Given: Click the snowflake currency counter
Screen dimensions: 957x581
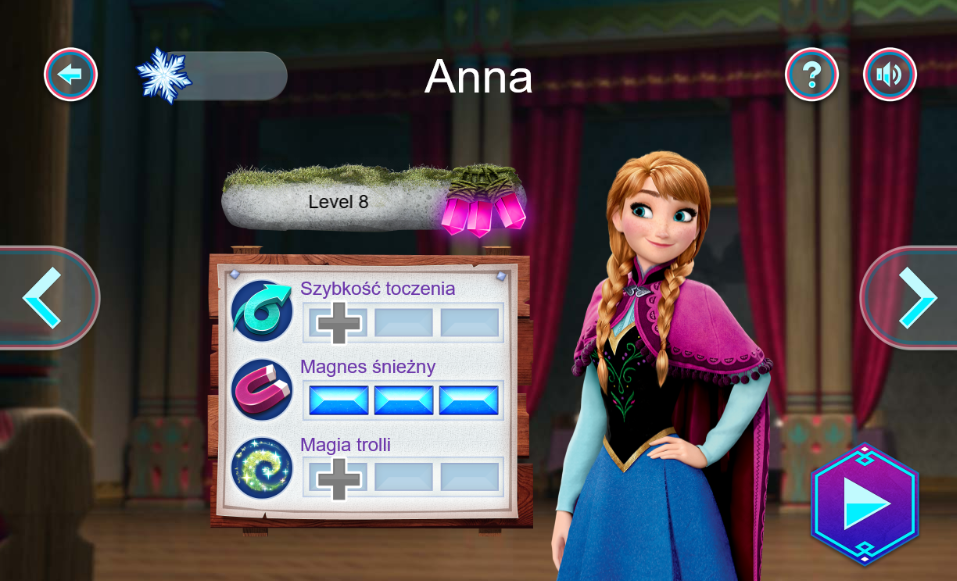Looking at the screenshot, I should 212,75.
